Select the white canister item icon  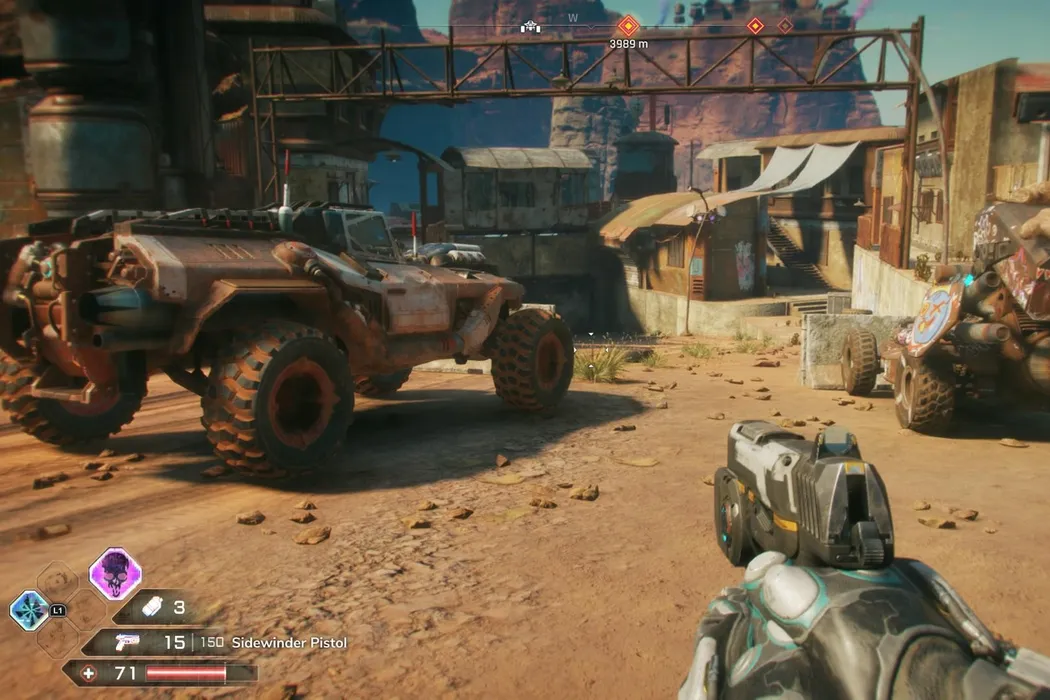[153, 606]
